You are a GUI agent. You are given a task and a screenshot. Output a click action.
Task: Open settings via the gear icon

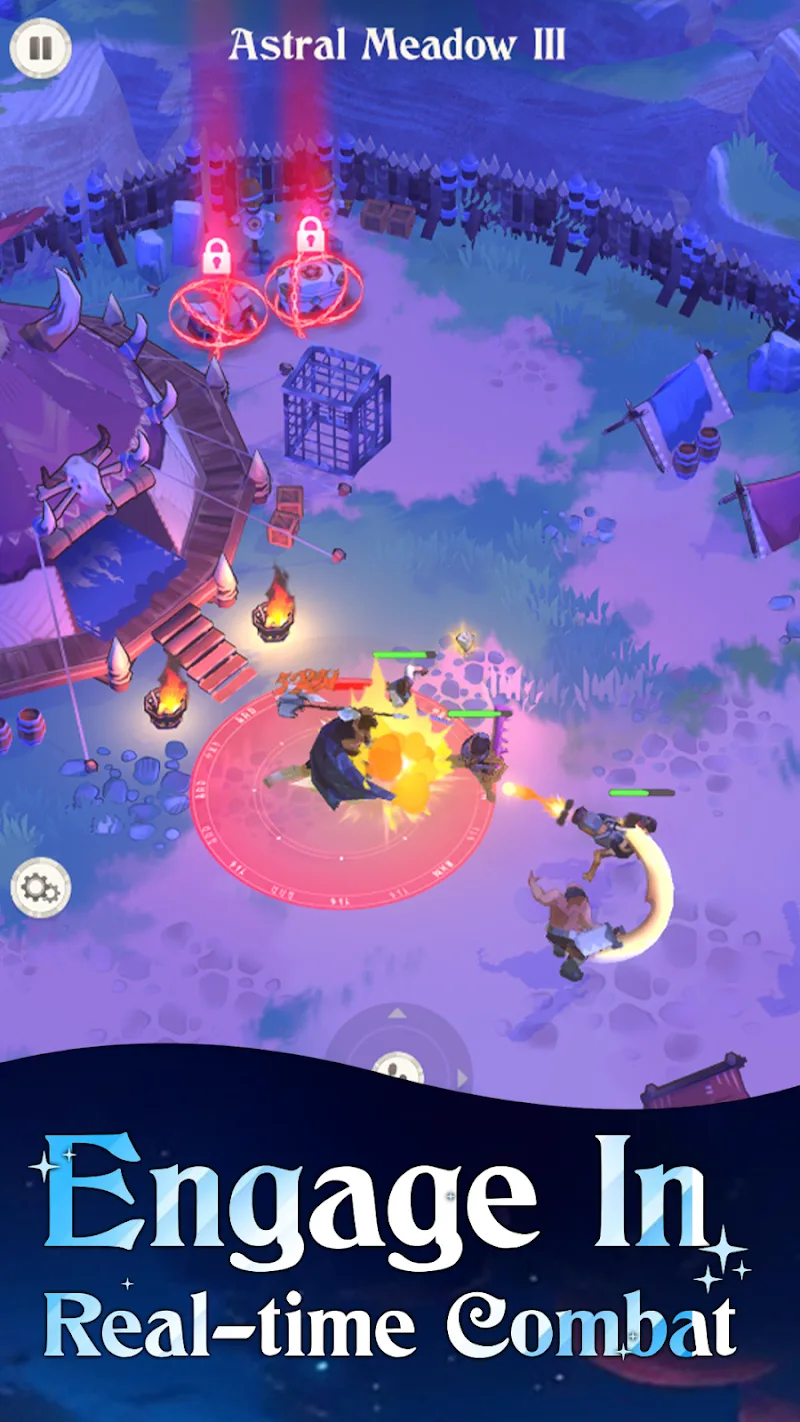[x=41, y=887]
